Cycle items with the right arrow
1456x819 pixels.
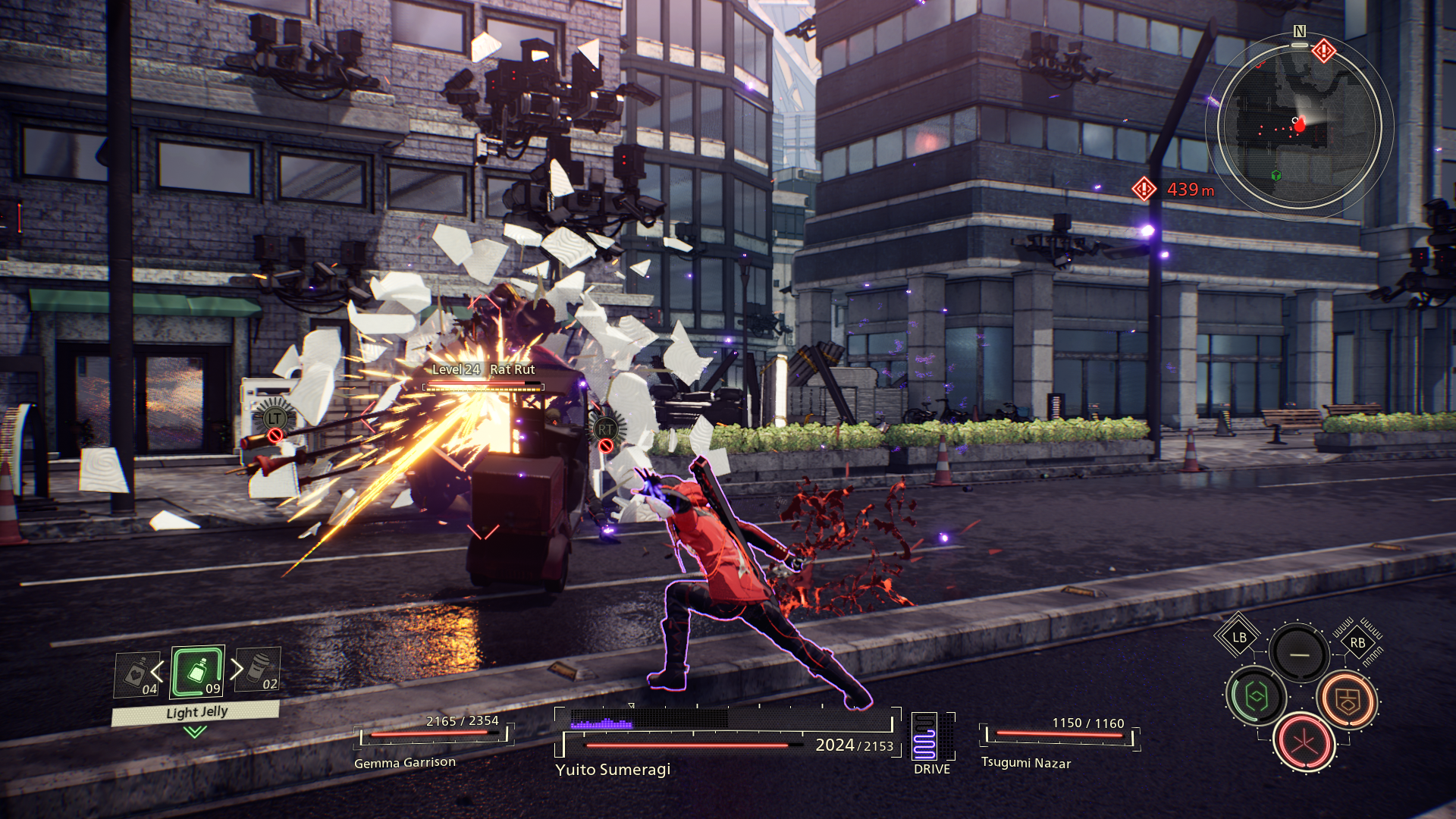click(x=237, y=669)
